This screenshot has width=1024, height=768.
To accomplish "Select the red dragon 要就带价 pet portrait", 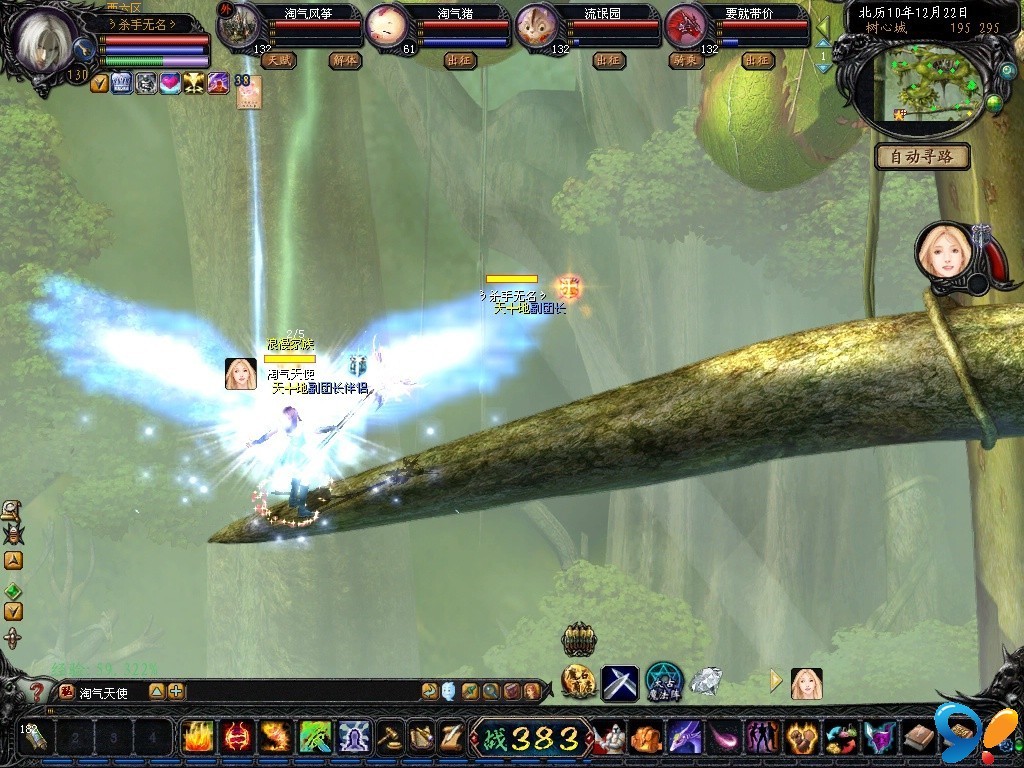I will (686, 27).
